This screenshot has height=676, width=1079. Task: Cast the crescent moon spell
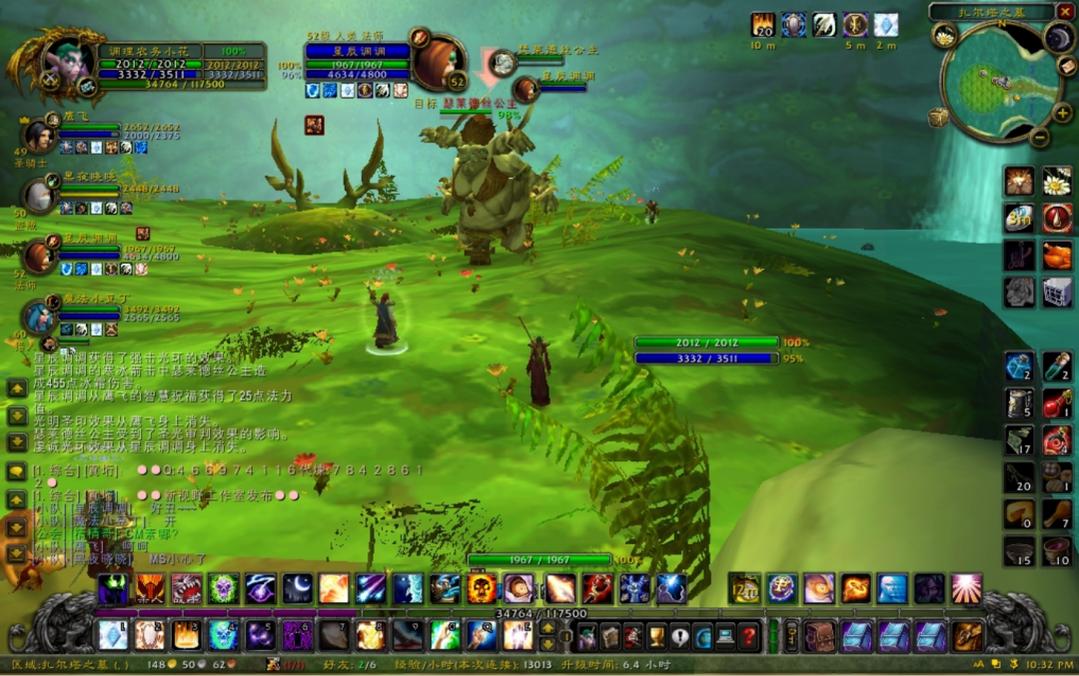click(x=297, y=589)
